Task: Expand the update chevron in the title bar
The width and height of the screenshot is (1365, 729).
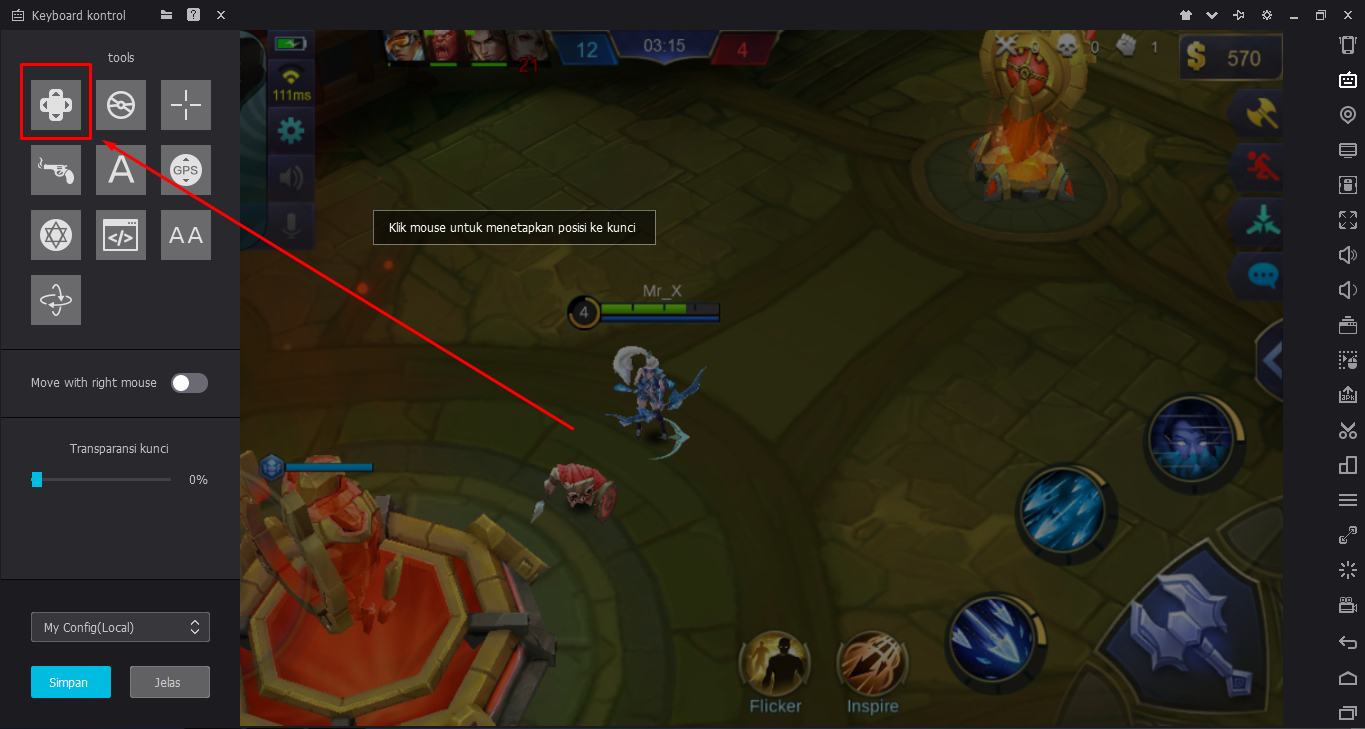Action: coord(1212,15)
